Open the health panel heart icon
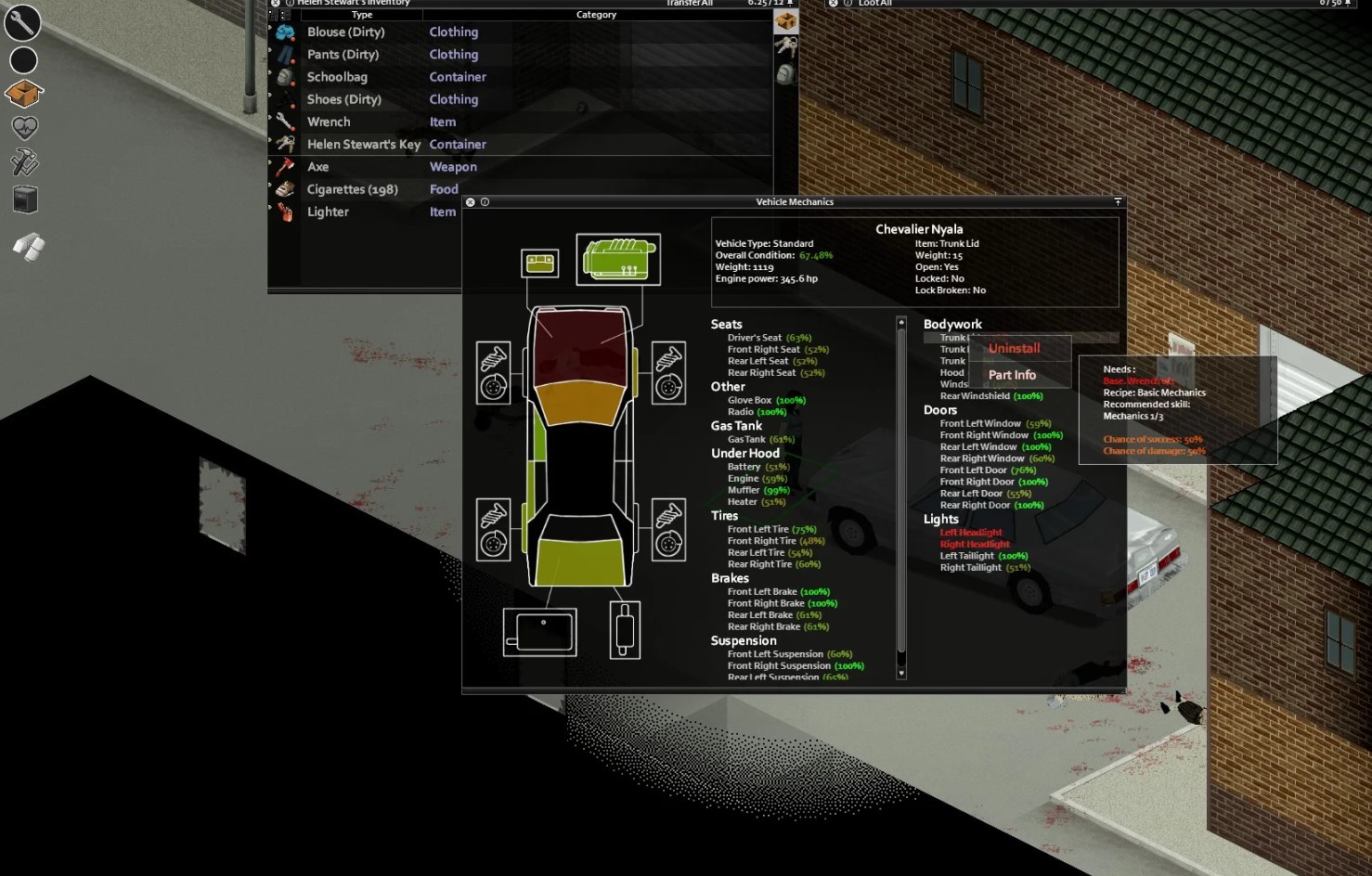This screenshot has height=876, width=1372. pyautogui.click(x=23, y=128)
